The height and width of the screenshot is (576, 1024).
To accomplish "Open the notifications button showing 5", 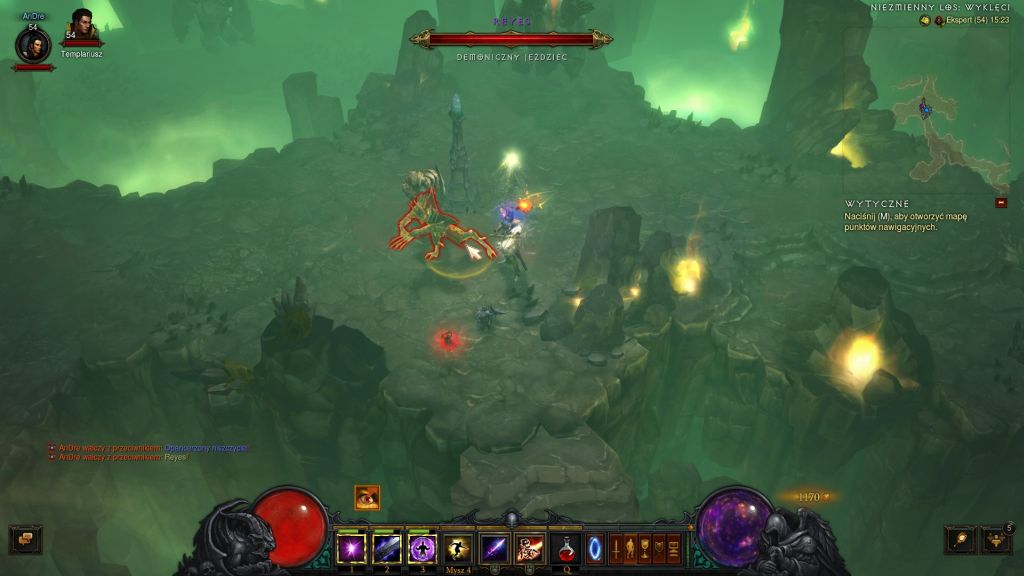I will point(996,540).
